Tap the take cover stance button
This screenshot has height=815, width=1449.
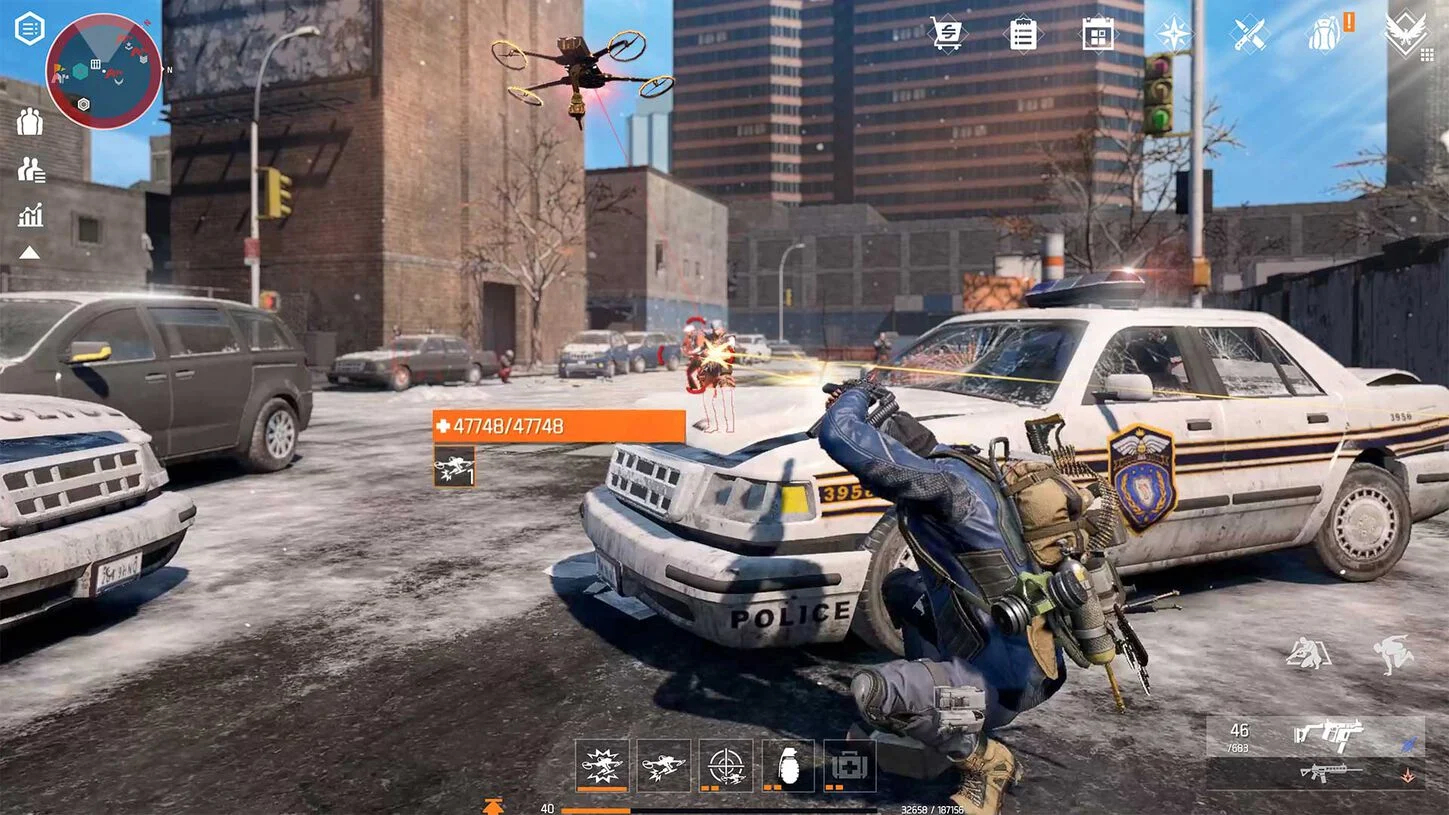[1308, 654]
